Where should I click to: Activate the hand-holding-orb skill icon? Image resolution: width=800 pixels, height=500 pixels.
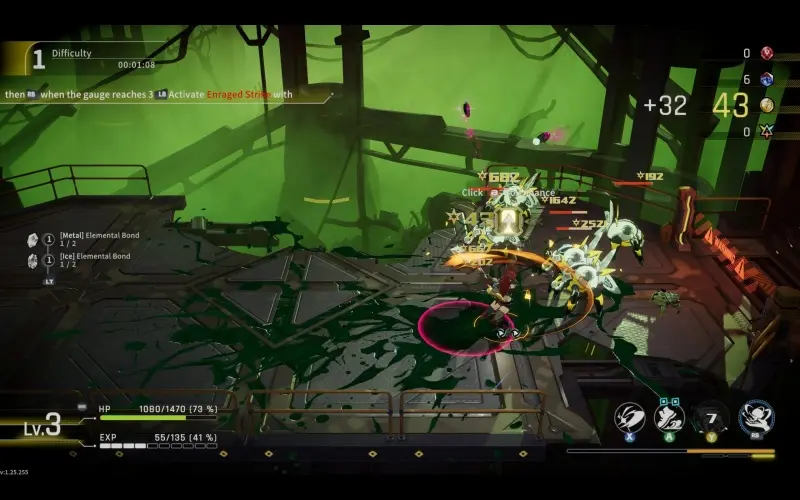[756, 416]
